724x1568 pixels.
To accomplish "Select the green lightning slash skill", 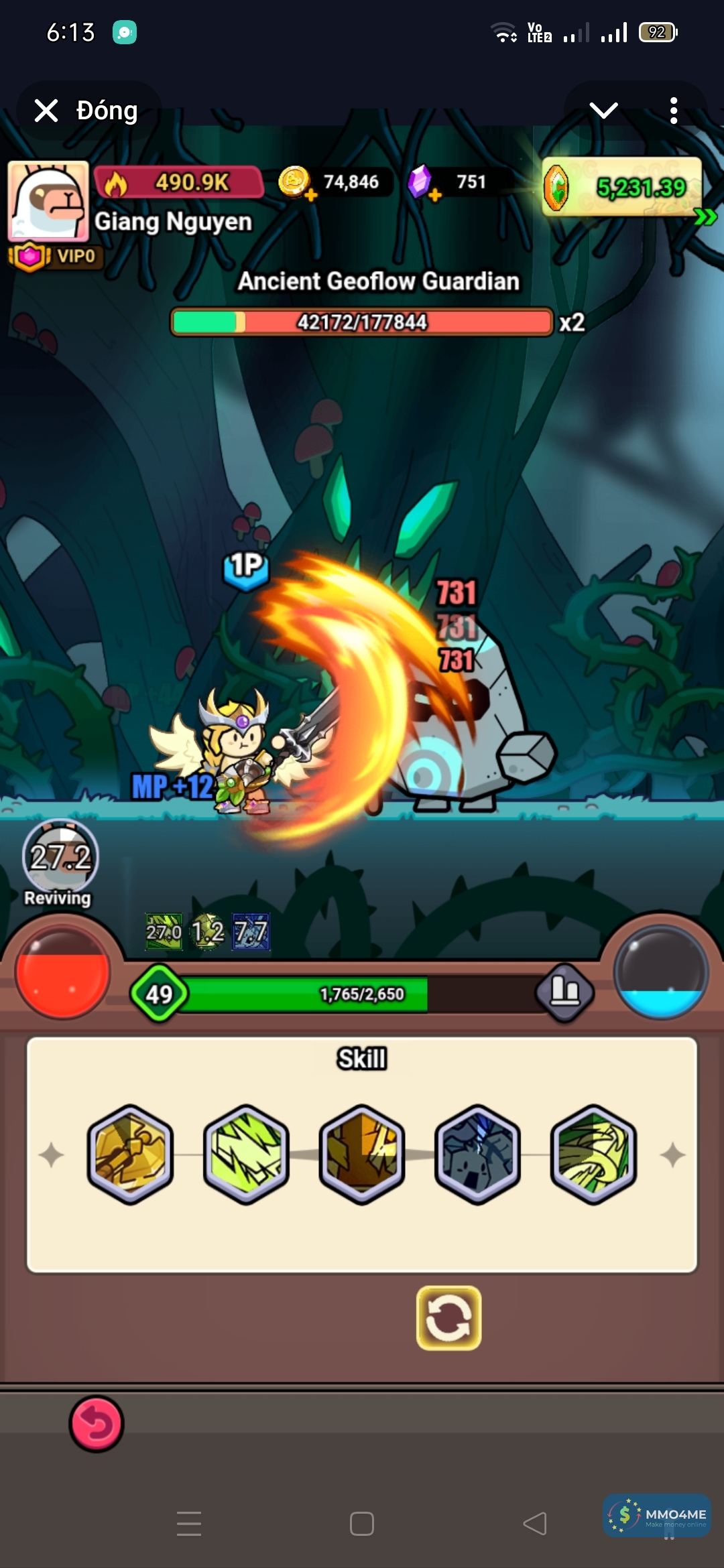I will point(246,1154).
